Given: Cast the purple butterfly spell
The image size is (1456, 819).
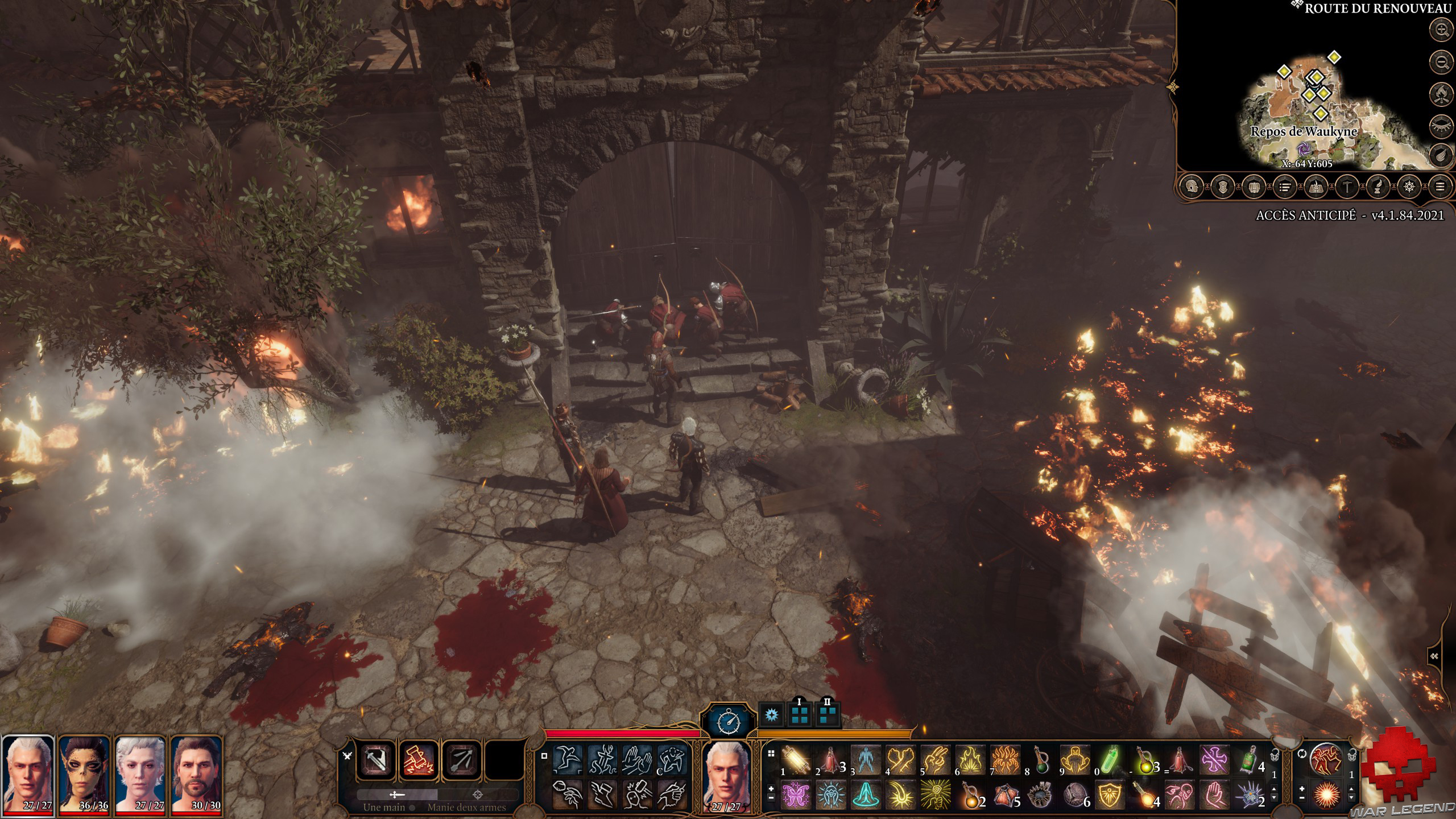Looking at the screenshot, I should [796, 795].
